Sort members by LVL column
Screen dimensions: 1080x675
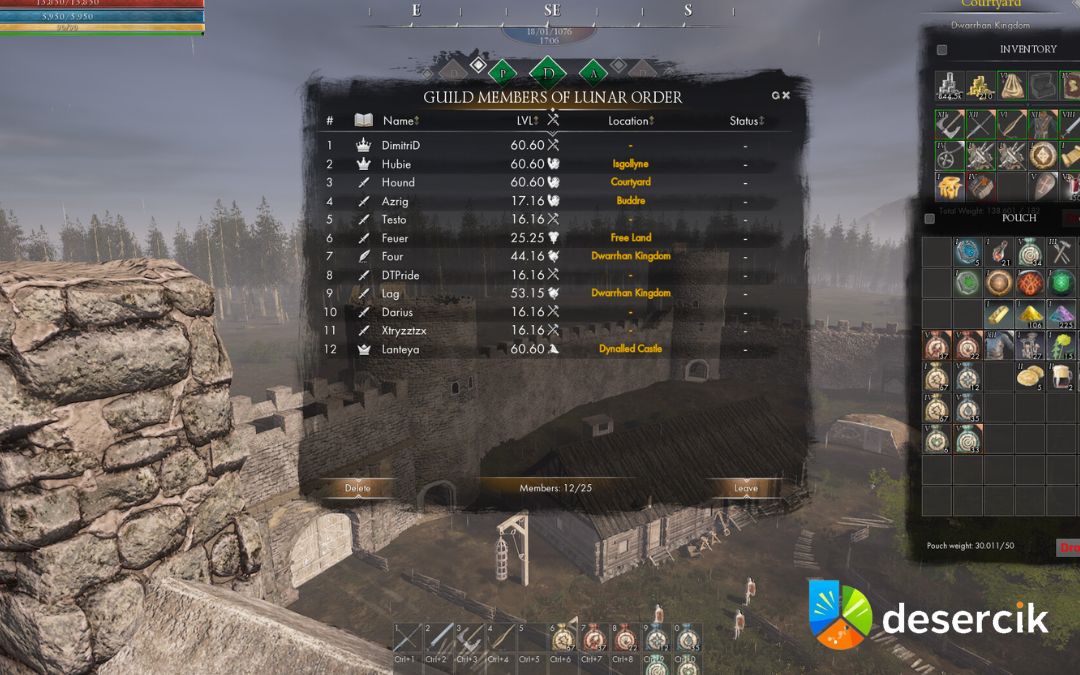click(527, 121)
